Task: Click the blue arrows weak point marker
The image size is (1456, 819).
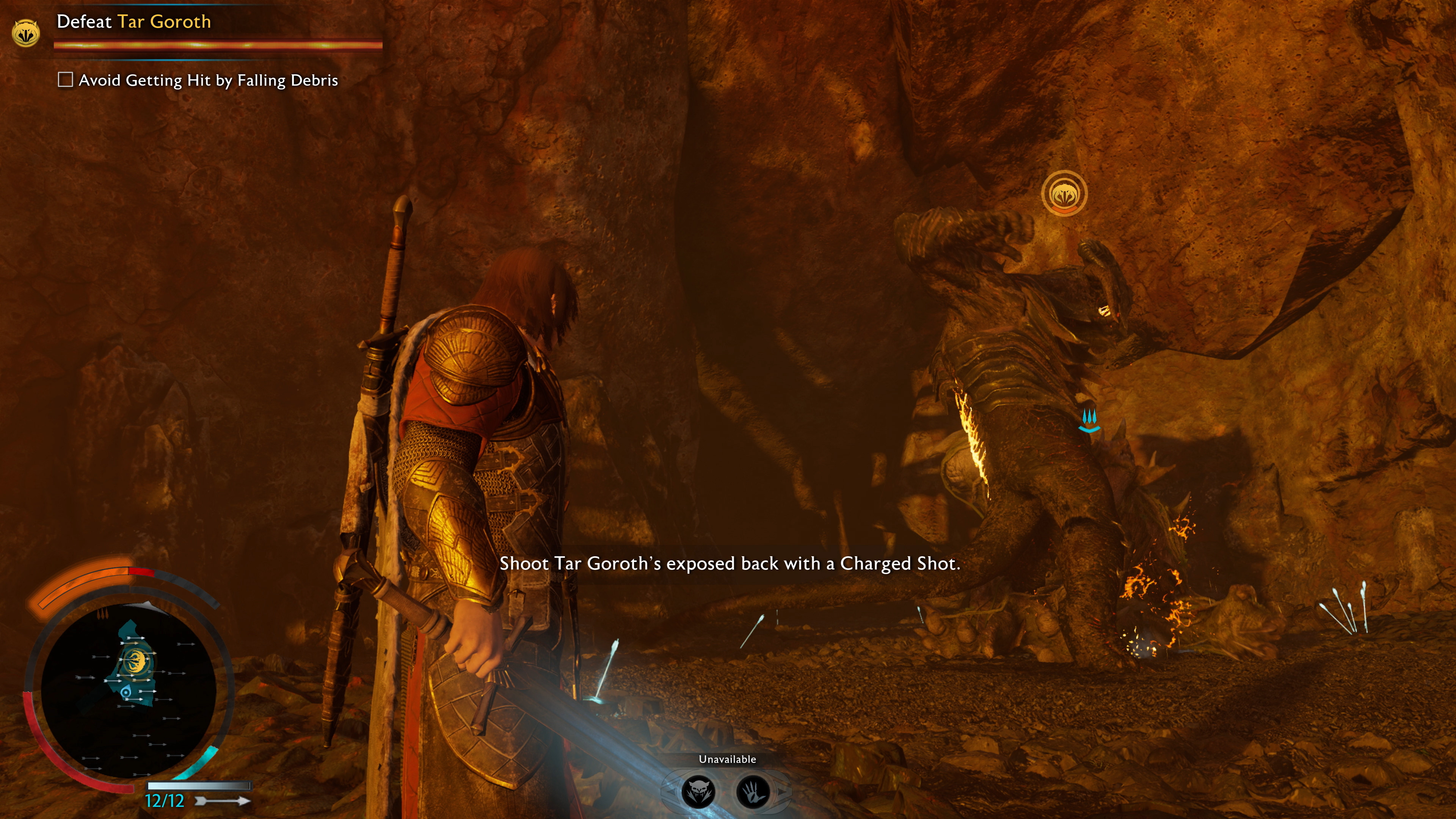Action: (1089, 421)
